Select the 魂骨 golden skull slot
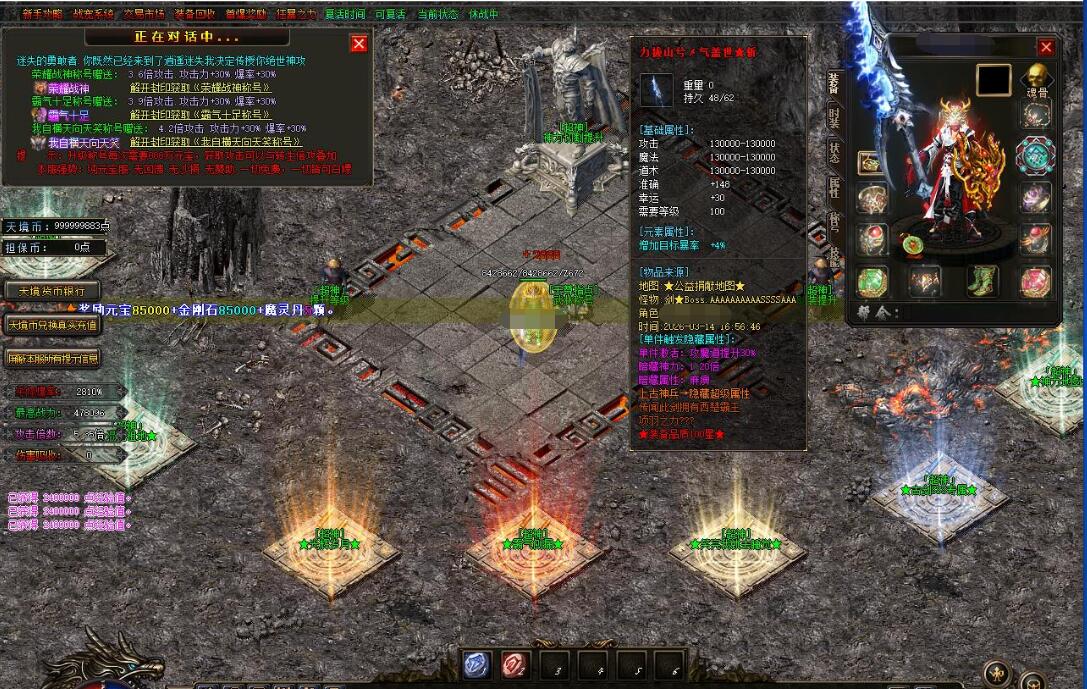Image resolution: width=1087 pixels, height=689 pixels. coord(1036,78)
